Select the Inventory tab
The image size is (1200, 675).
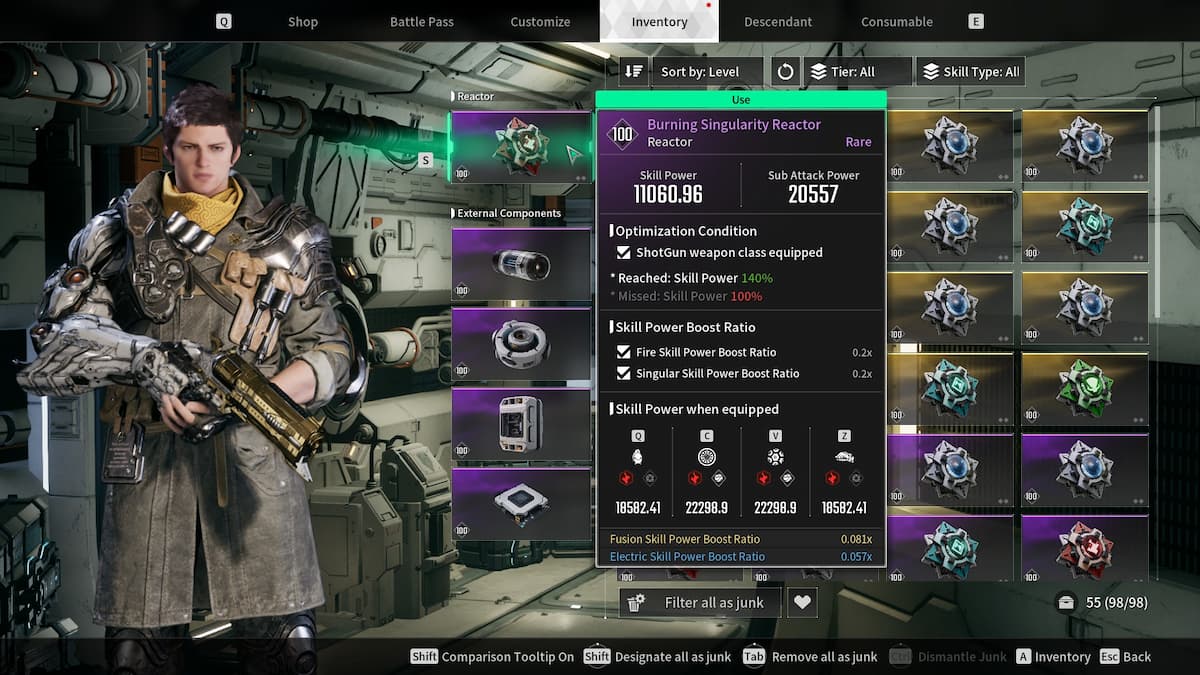659,22
